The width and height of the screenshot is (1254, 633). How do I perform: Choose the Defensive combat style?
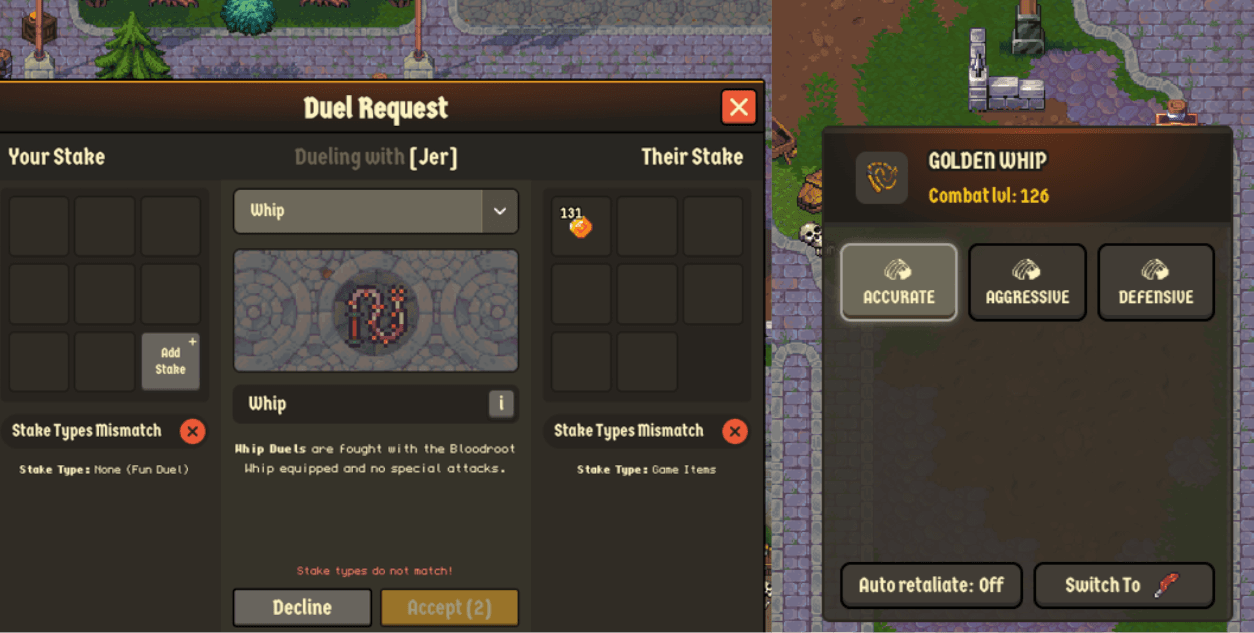click(x=1156, y=282)
